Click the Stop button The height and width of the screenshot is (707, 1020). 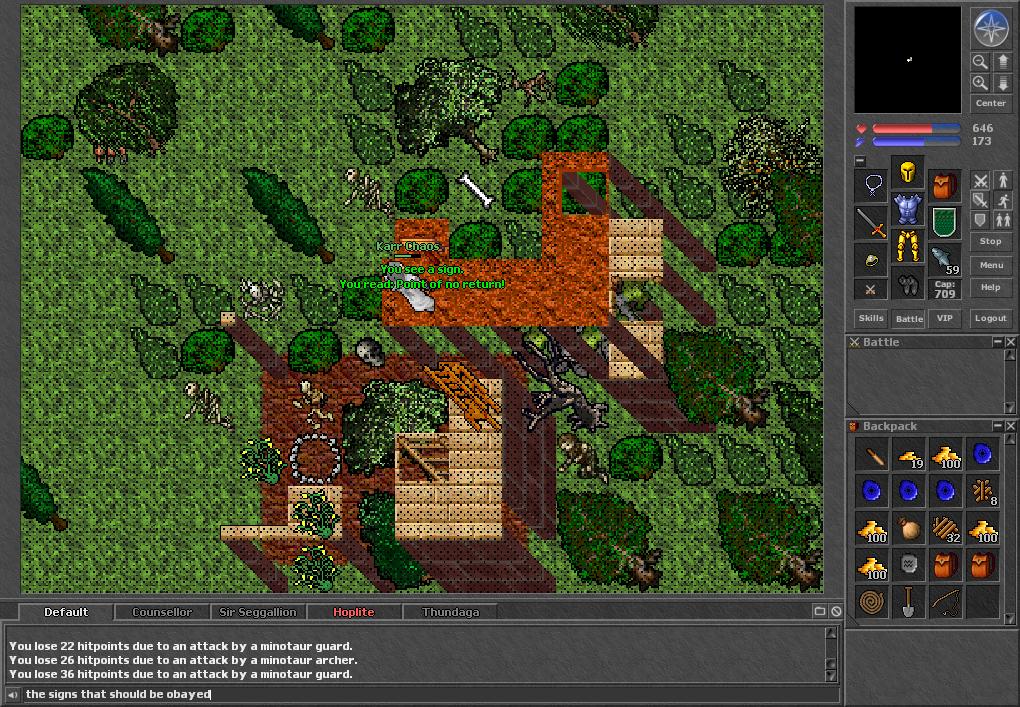point(990,241)
